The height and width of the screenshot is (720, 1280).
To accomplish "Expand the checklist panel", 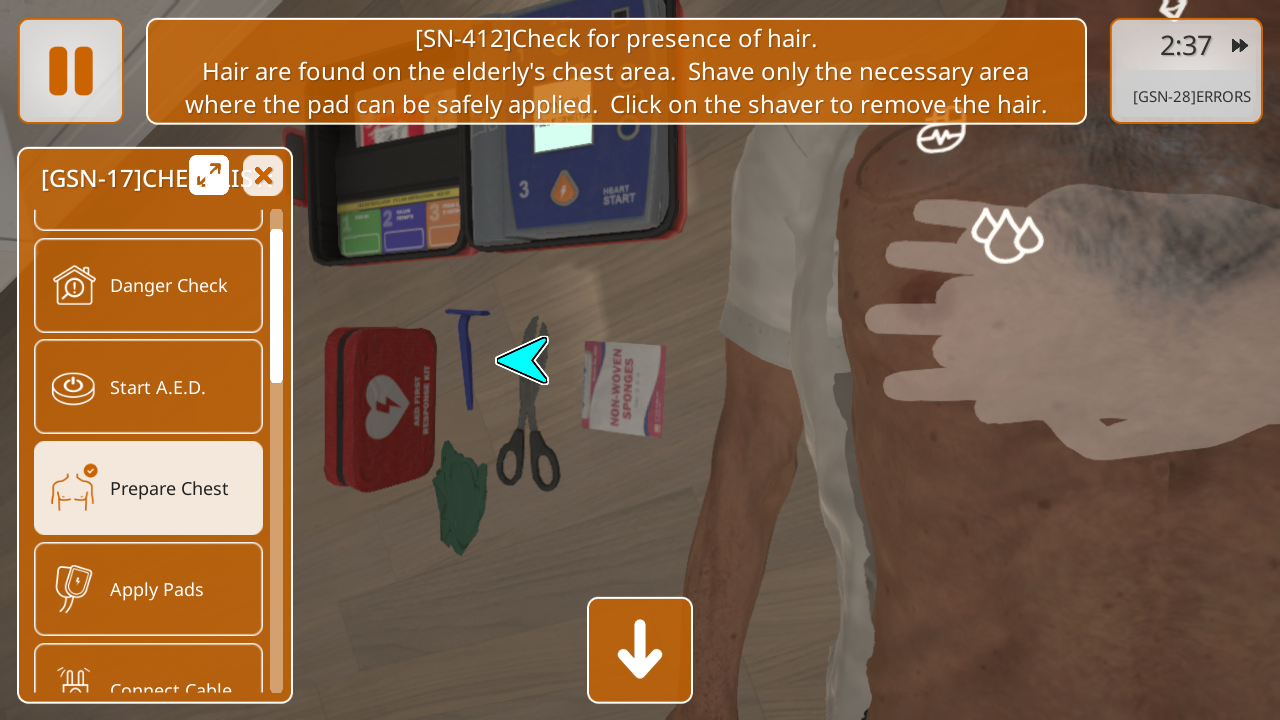I will (x=209, y=175).
